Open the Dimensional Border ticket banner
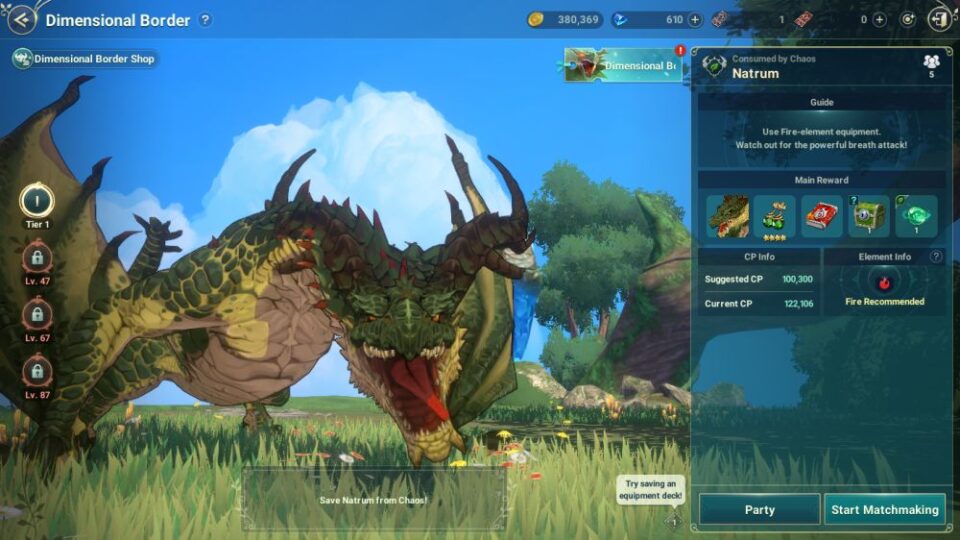 623,66
